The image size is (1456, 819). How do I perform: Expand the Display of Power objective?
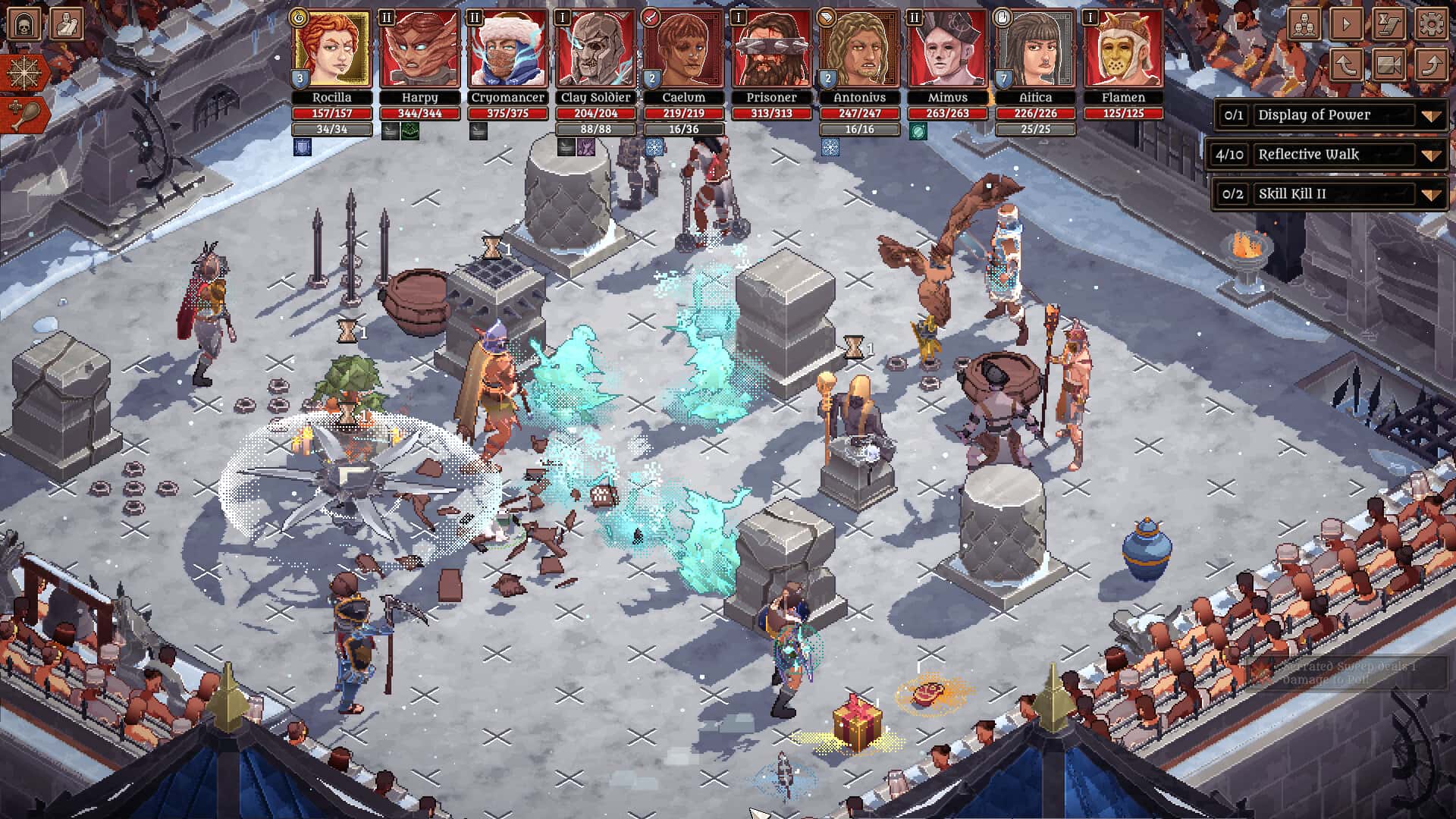(x=1431, y=115)
